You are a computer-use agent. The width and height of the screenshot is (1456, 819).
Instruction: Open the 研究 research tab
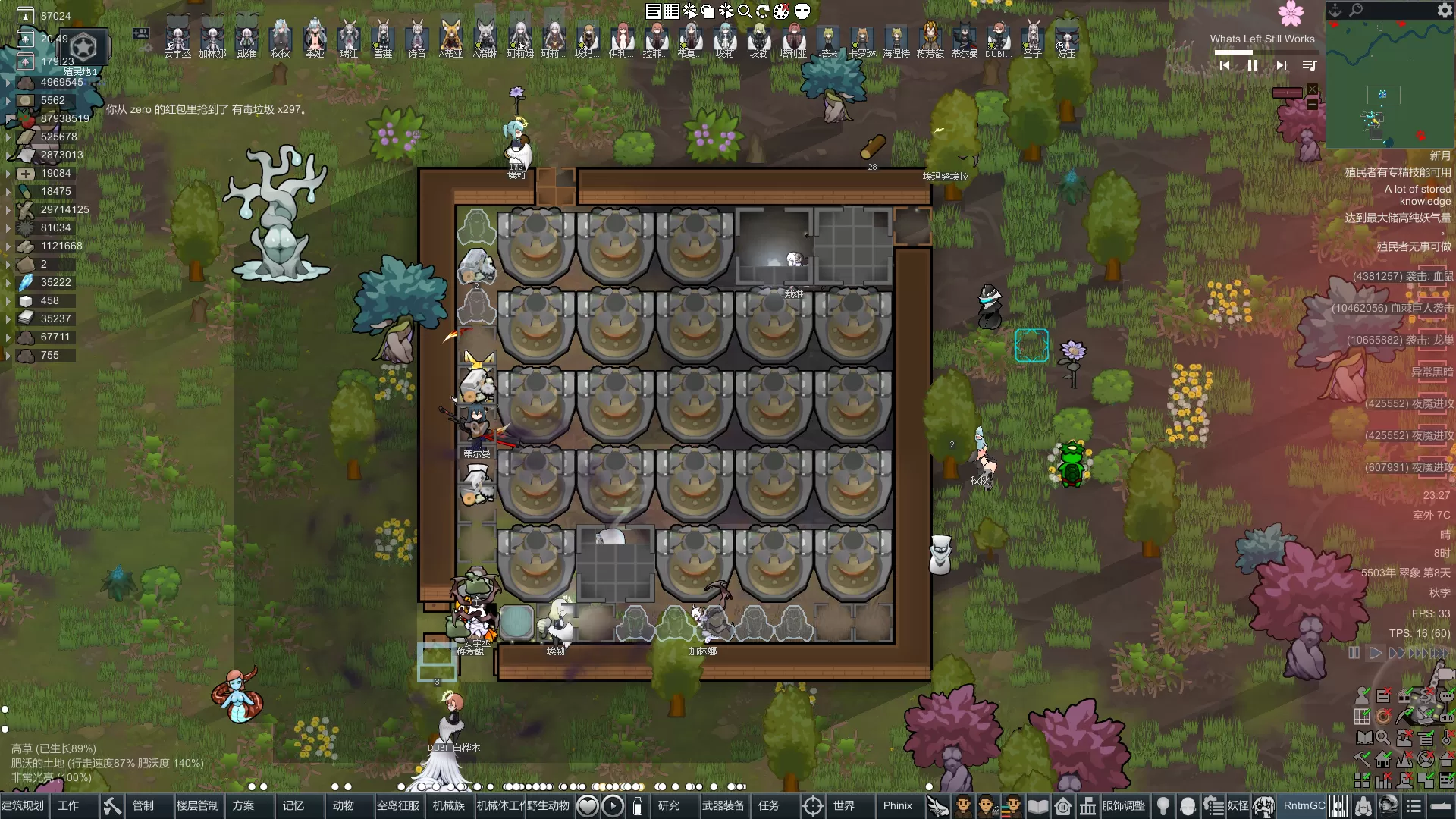point(669,805)
